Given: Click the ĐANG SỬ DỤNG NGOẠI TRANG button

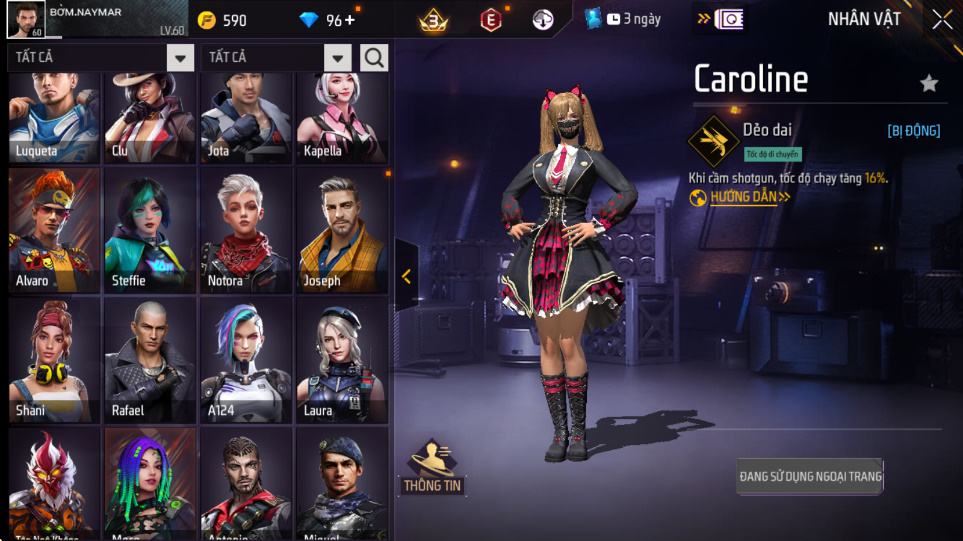Looking at the screenshot, I should pyautogui.click(x=810, y=477).
